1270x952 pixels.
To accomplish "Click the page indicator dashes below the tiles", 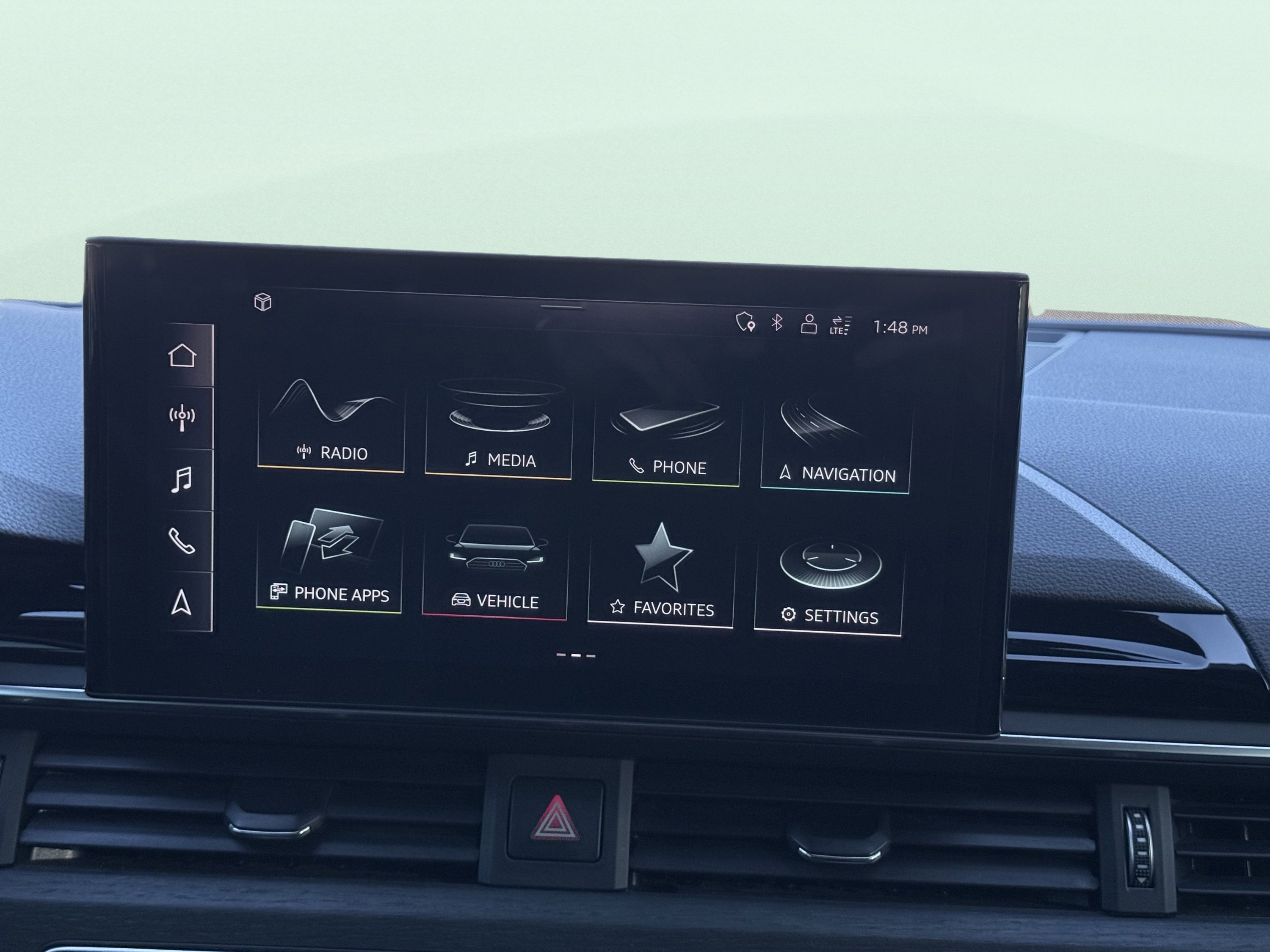I will [576, 655].
